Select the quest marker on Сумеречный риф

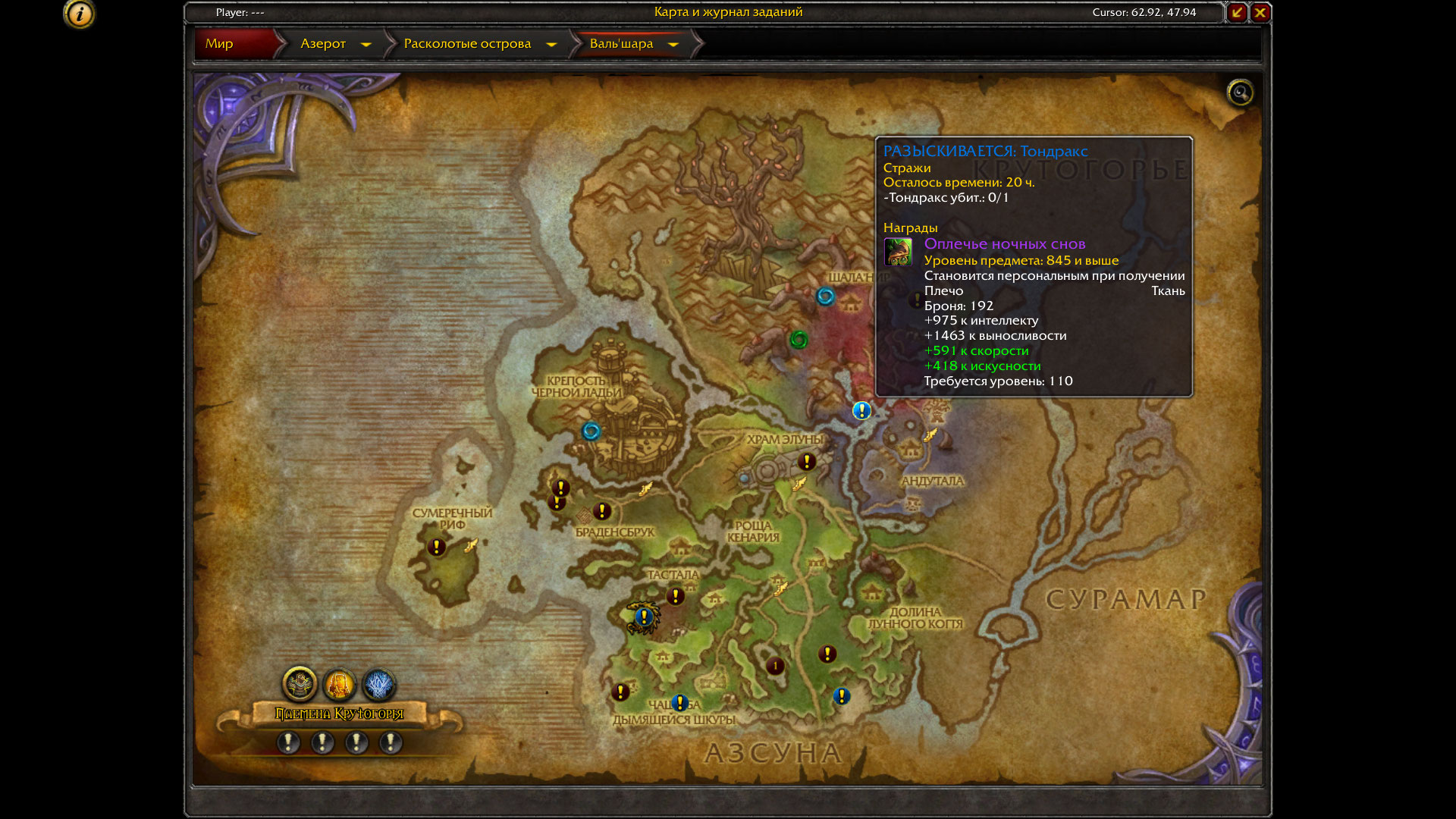coord(436,547)
